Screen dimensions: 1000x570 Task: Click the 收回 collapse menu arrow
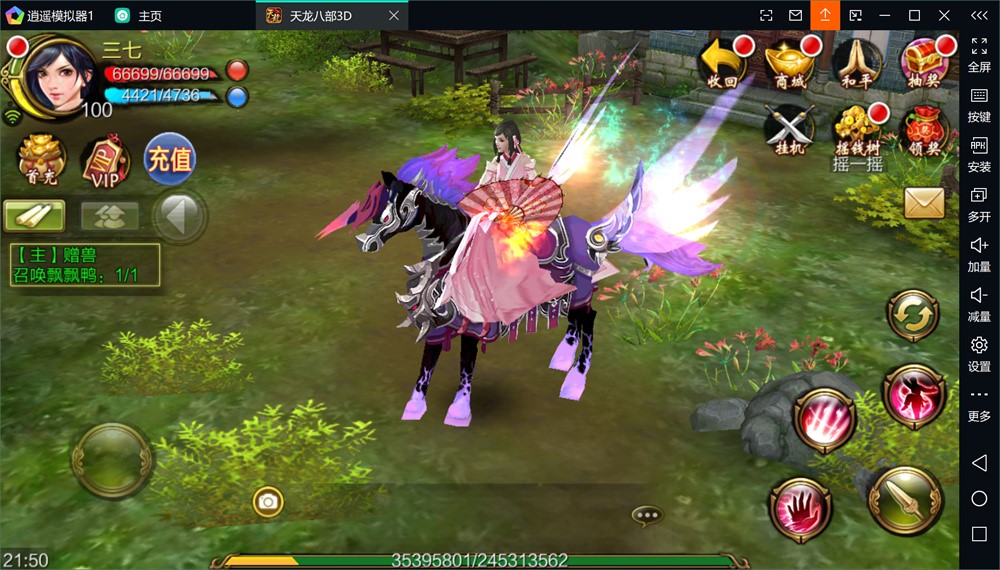723,62
